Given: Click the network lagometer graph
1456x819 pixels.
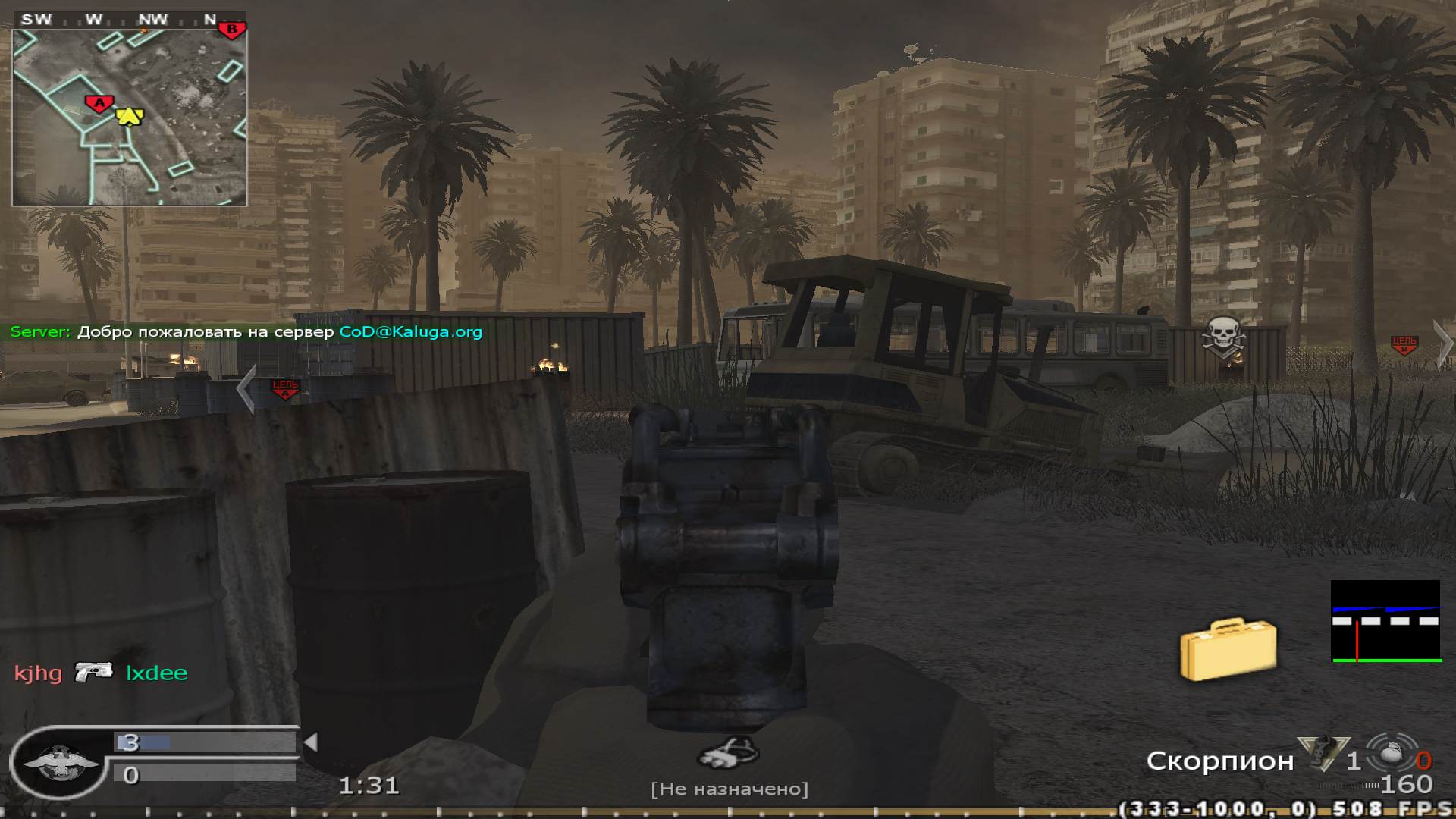Looking at the screenshot, I should (x=1385, y=621).
